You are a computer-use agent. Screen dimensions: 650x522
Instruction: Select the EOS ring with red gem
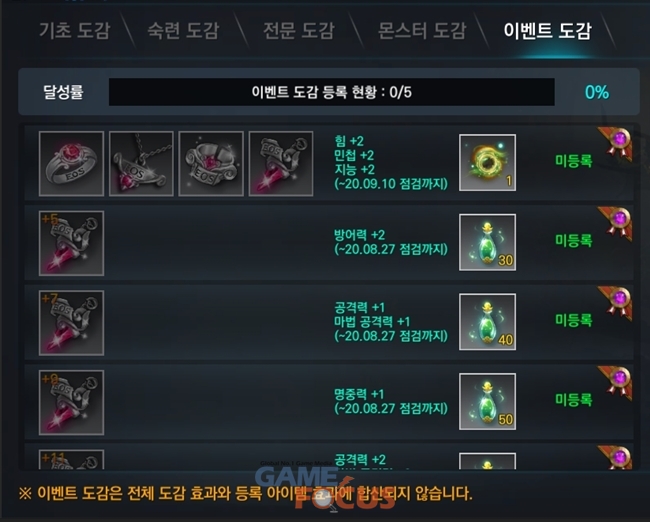coord(71,160)
